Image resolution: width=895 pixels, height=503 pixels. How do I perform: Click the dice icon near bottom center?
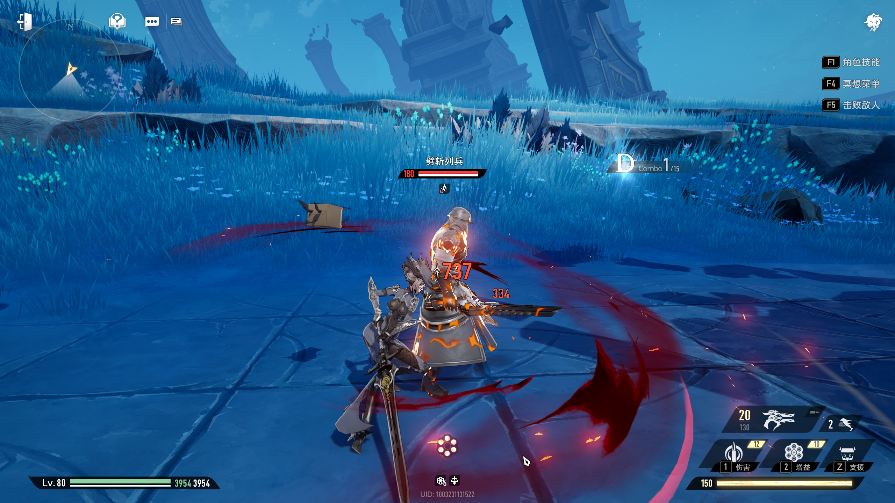441,481
